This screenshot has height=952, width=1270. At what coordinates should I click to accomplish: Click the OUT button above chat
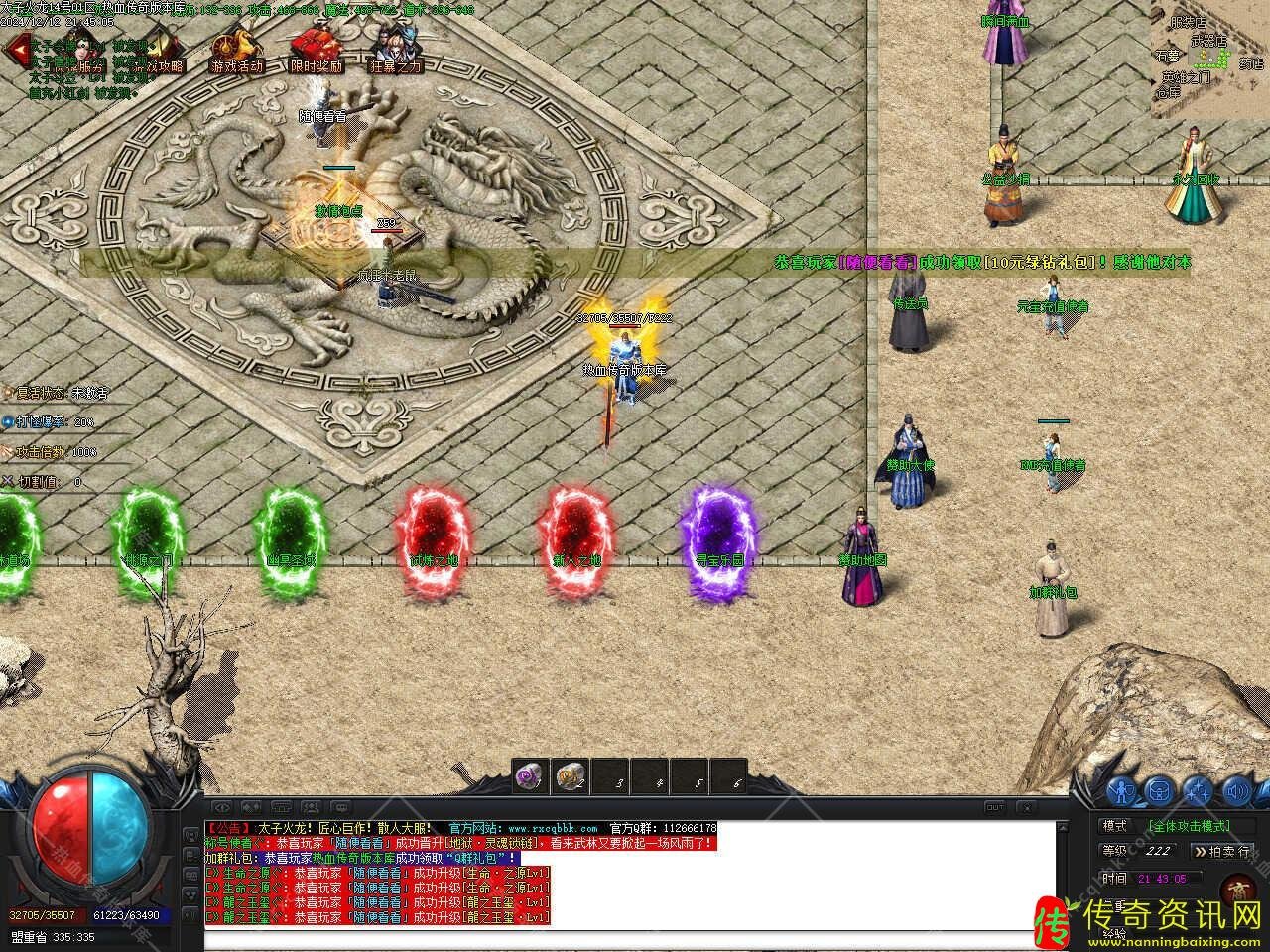point(994,807)
